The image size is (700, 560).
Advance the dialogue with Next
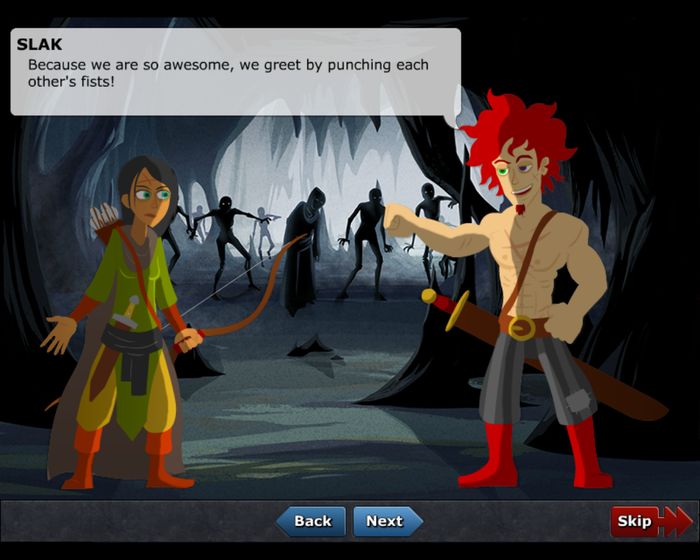pos(386,521)
